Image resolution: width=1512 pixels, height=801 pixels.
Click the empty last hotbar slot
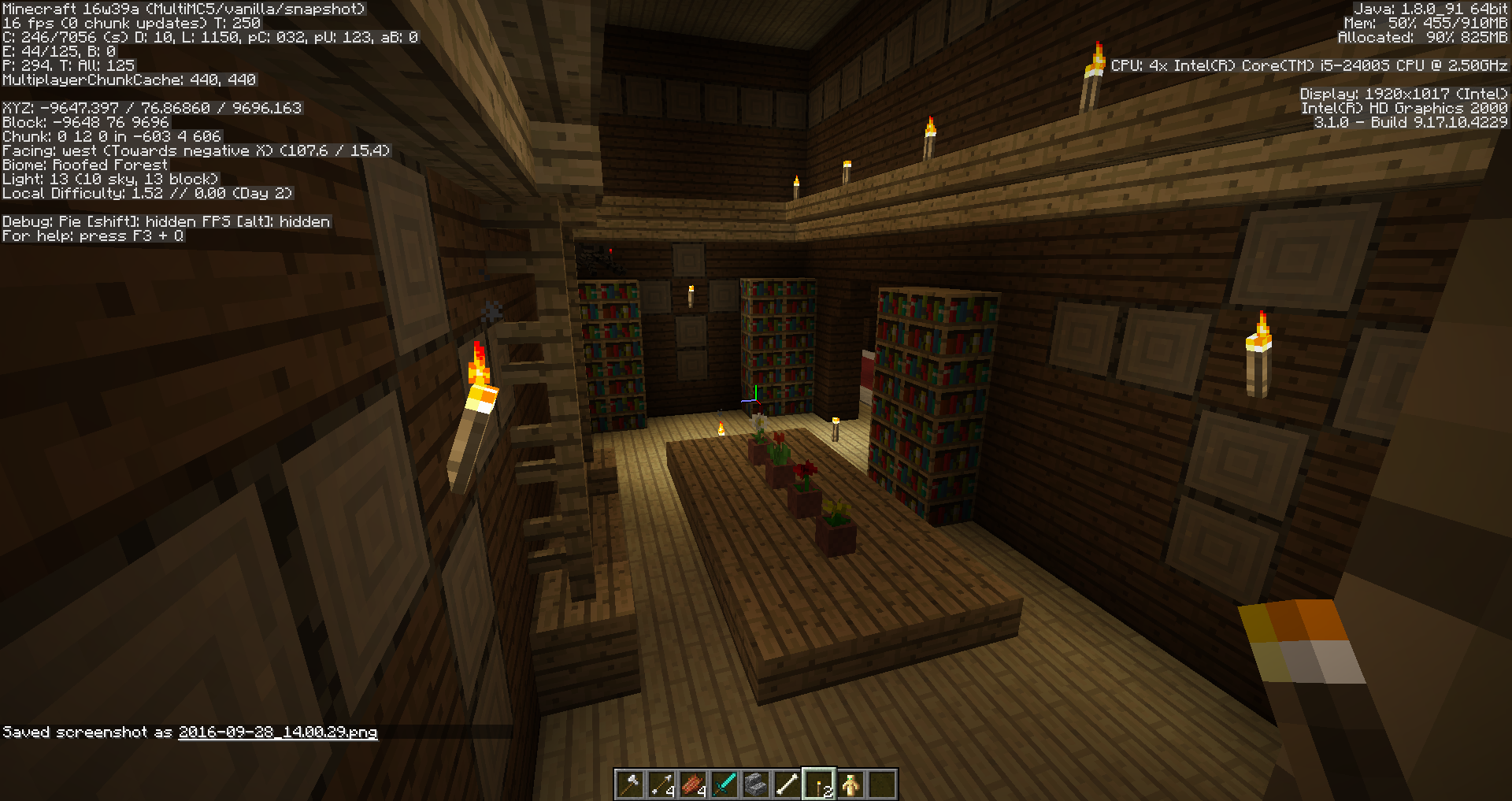coord(883,784)
